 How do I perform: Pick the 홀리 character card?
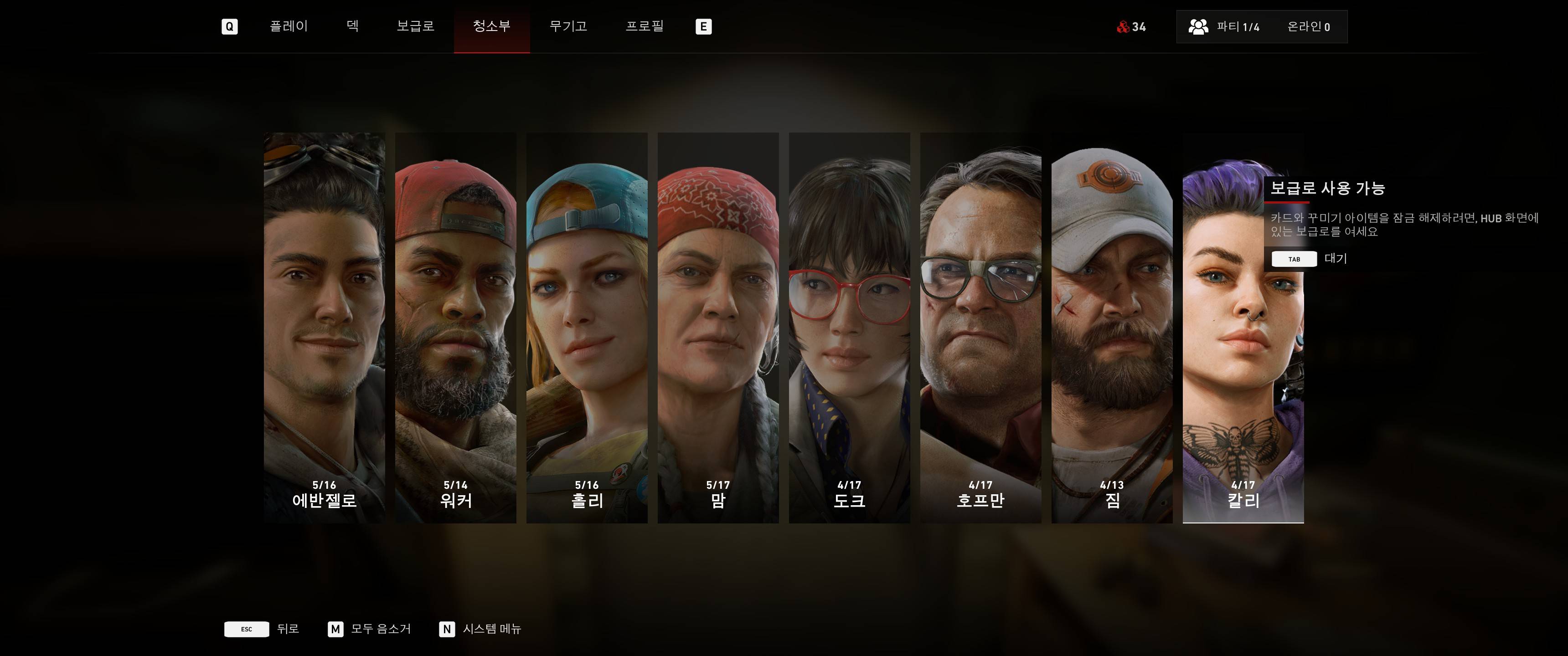[587, 328]
